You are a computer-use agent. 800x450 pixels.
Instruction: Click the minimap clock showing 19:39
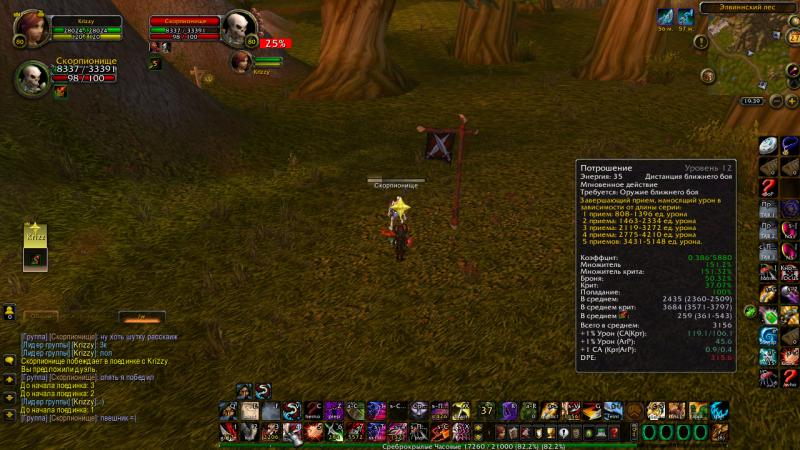pos(751,101)
